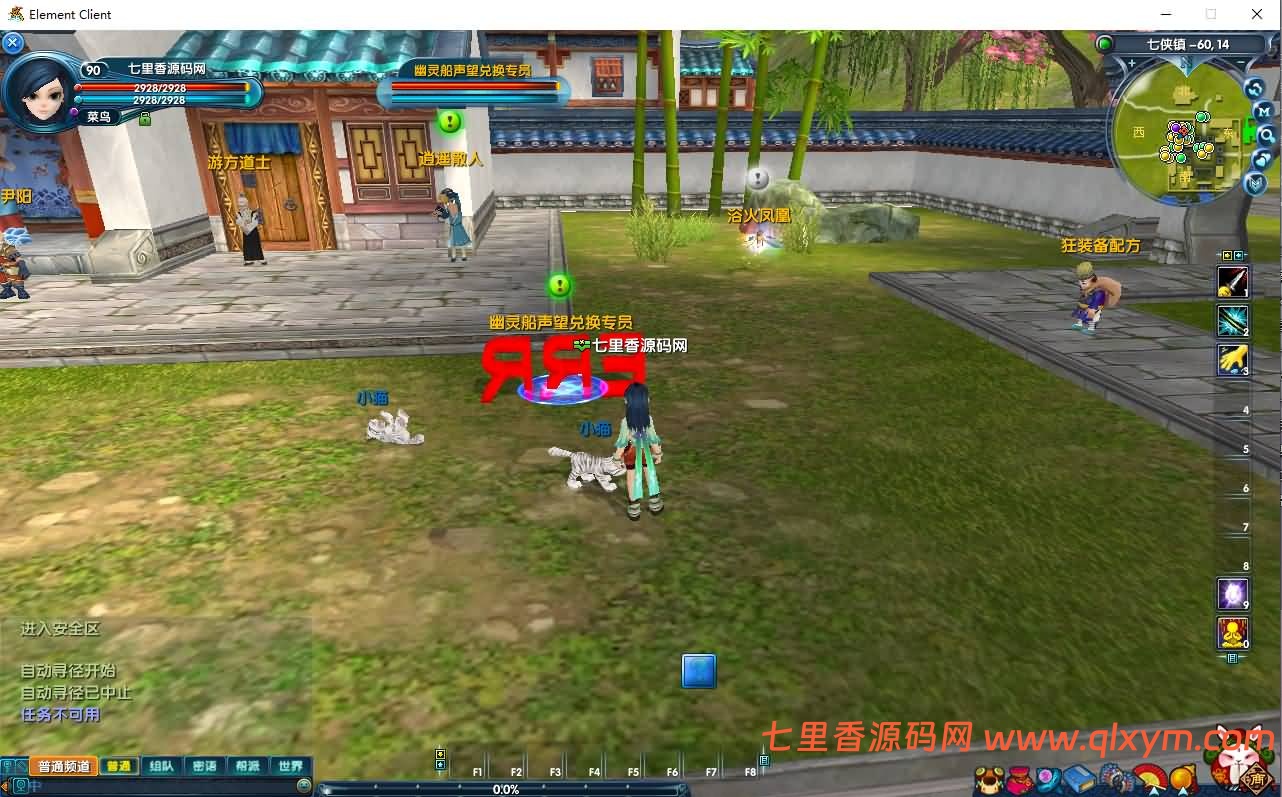Click the 0.0% experience progress bar

pos(507,789)
